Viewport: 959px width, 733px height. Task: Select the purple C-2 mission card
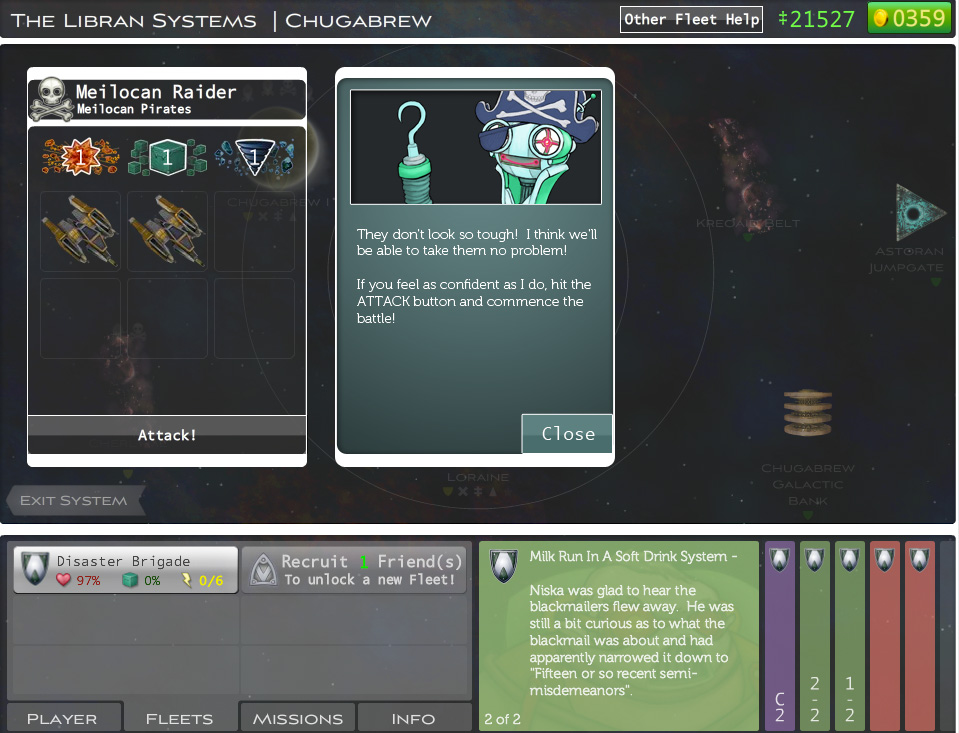[780, 635]
